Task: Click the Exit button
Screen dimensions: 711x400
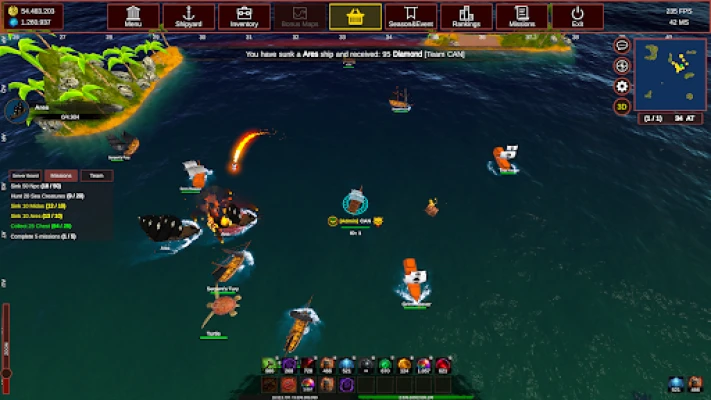Action: click(577, 16)
